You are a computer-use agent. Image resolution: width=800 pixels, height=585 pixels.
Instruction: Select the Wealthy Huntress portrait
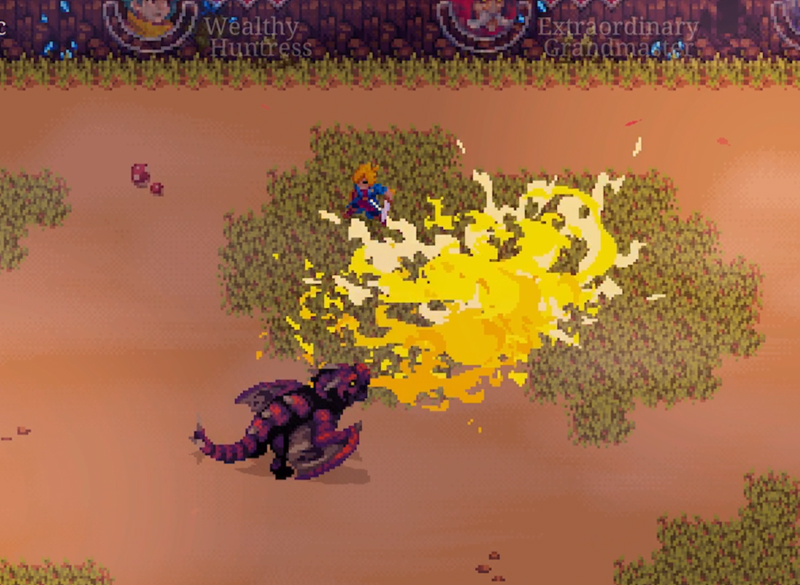[x=150, y=20]
